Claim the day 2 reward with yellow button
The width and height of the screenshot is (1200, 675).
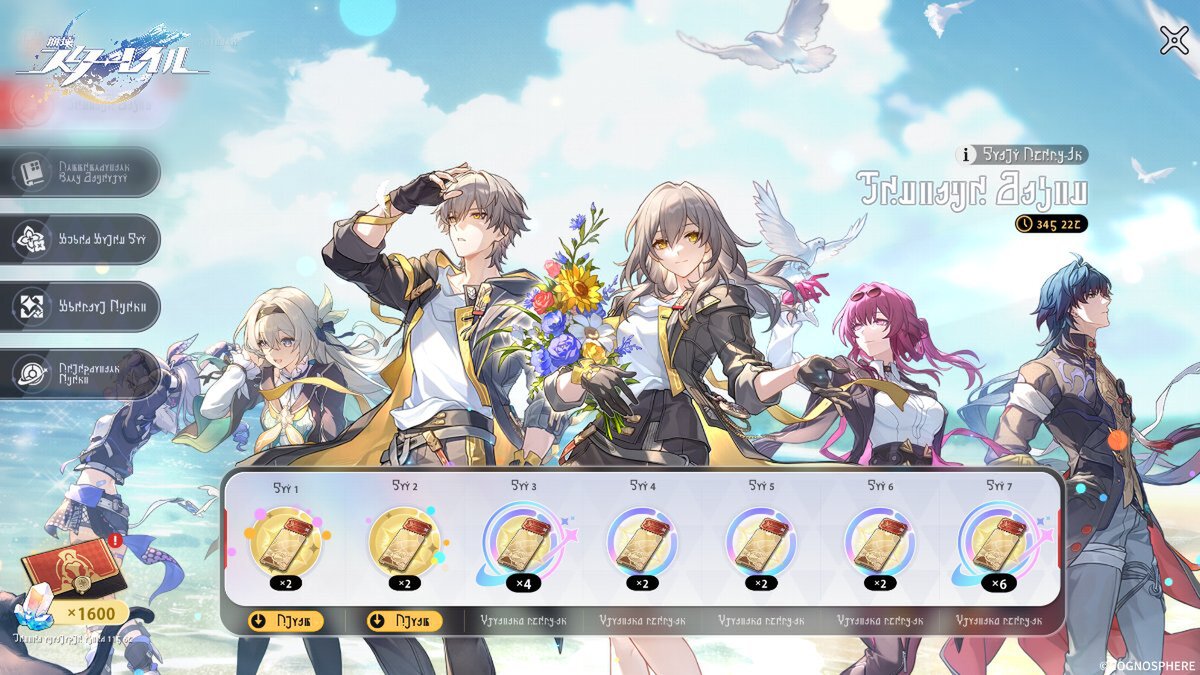pyautogui.click(x=404, y=621)
